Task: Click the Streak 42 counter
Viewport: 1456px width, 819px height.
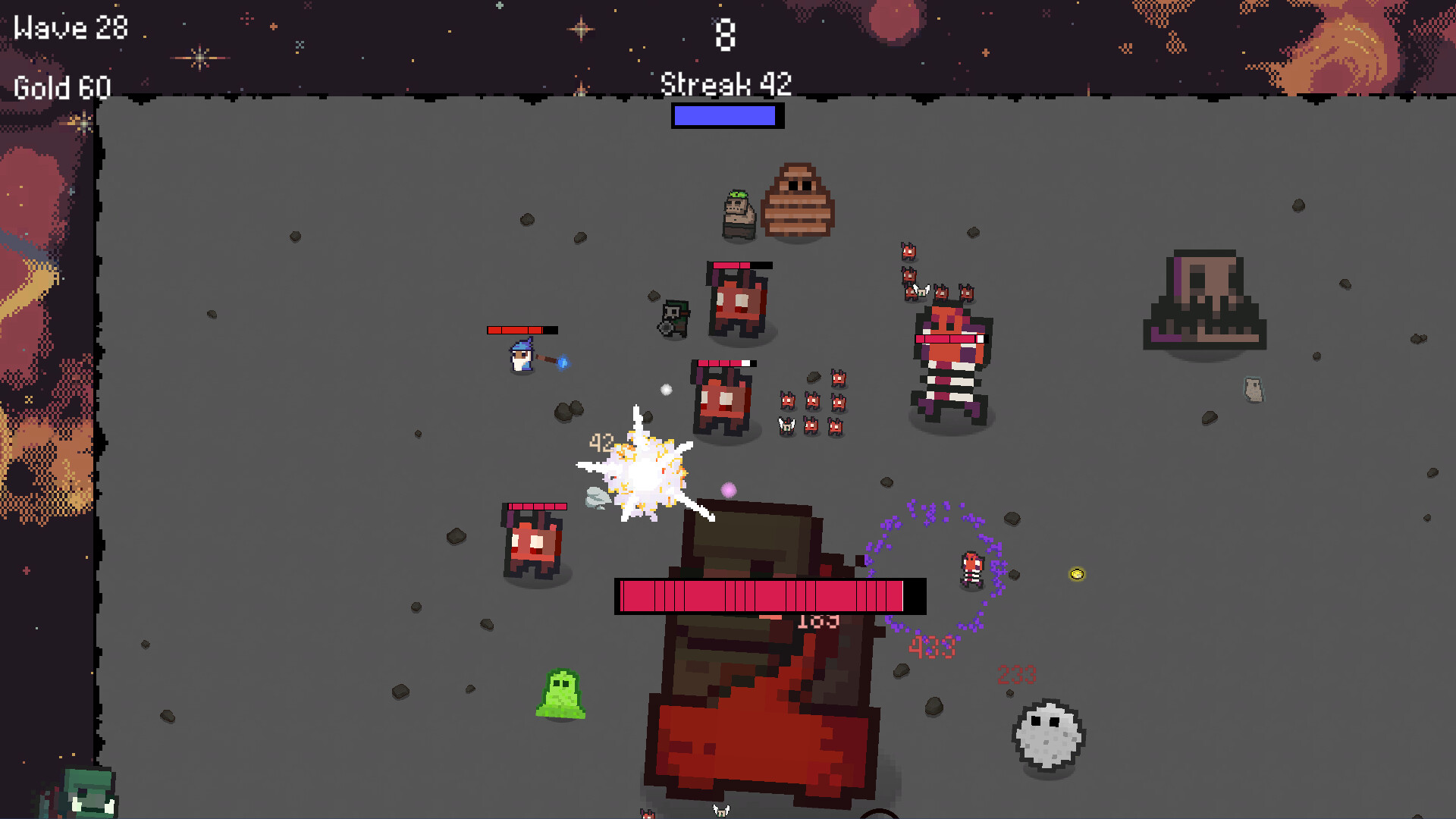Action: (724, 83)
